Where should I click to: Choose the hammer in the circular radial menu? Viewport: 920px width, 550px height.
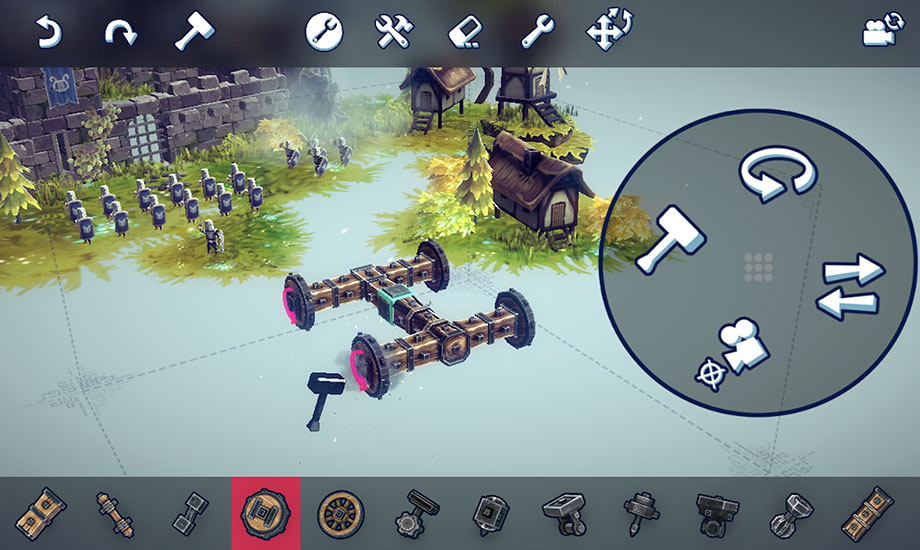[x=670, y=239]
